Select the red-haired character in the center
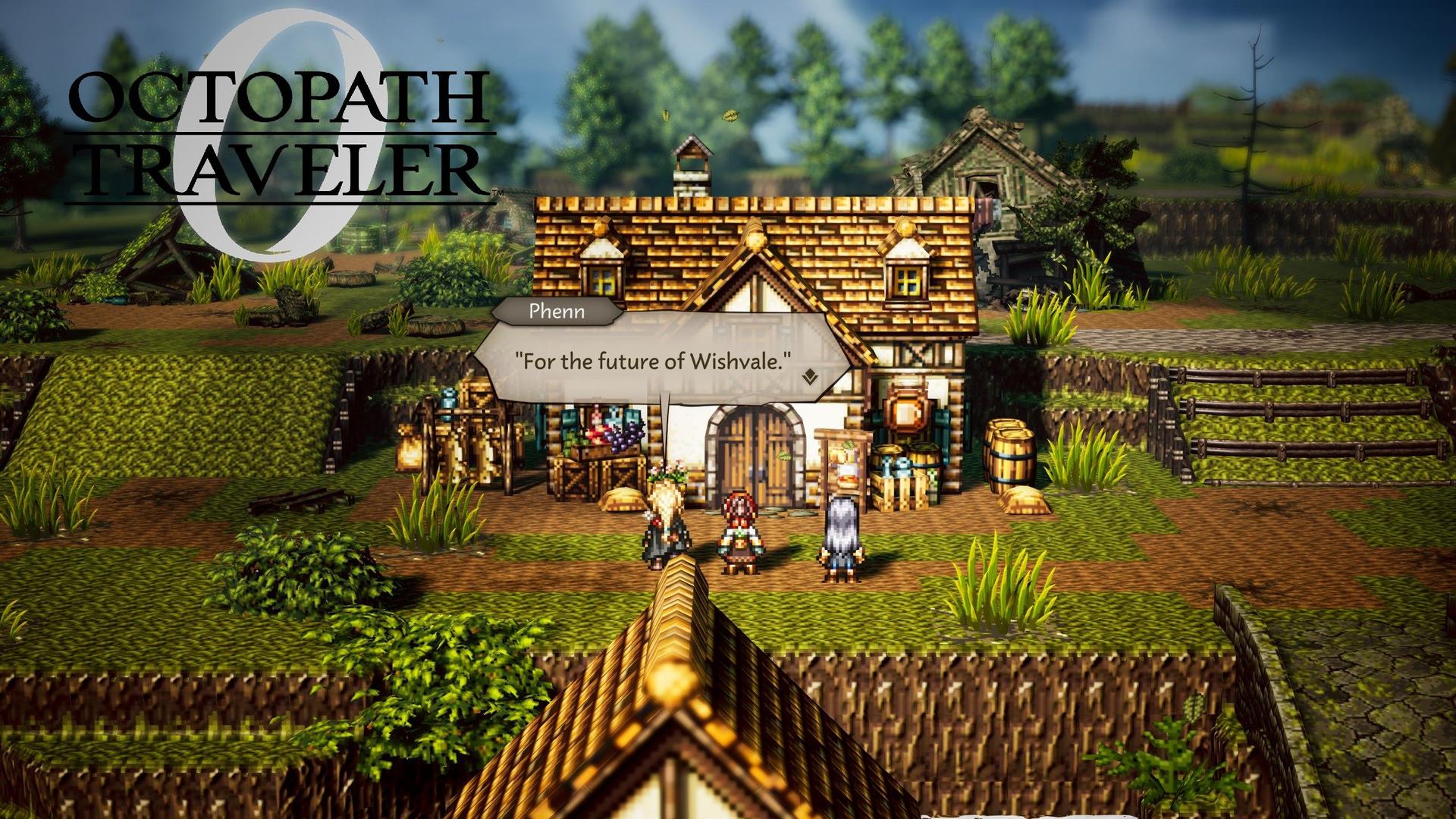This screenshot has height=819, width=1456. click(x=739, y=531)
